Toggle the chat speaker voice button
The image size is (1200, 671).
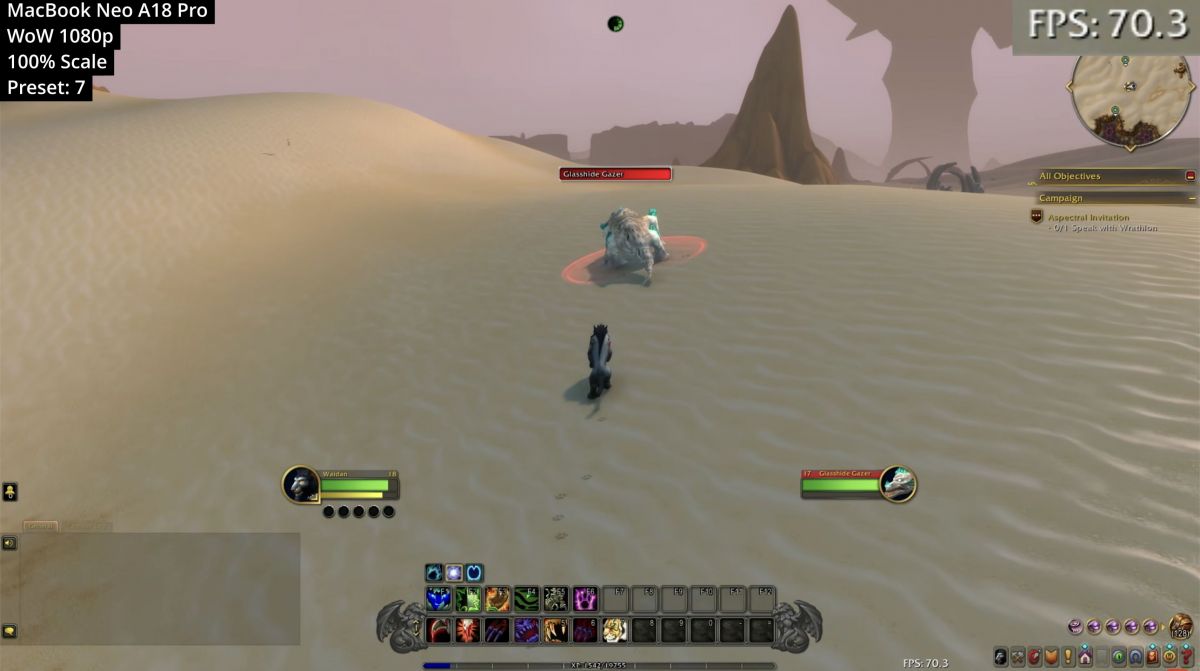pyautogui.click(x=9, y=543)
